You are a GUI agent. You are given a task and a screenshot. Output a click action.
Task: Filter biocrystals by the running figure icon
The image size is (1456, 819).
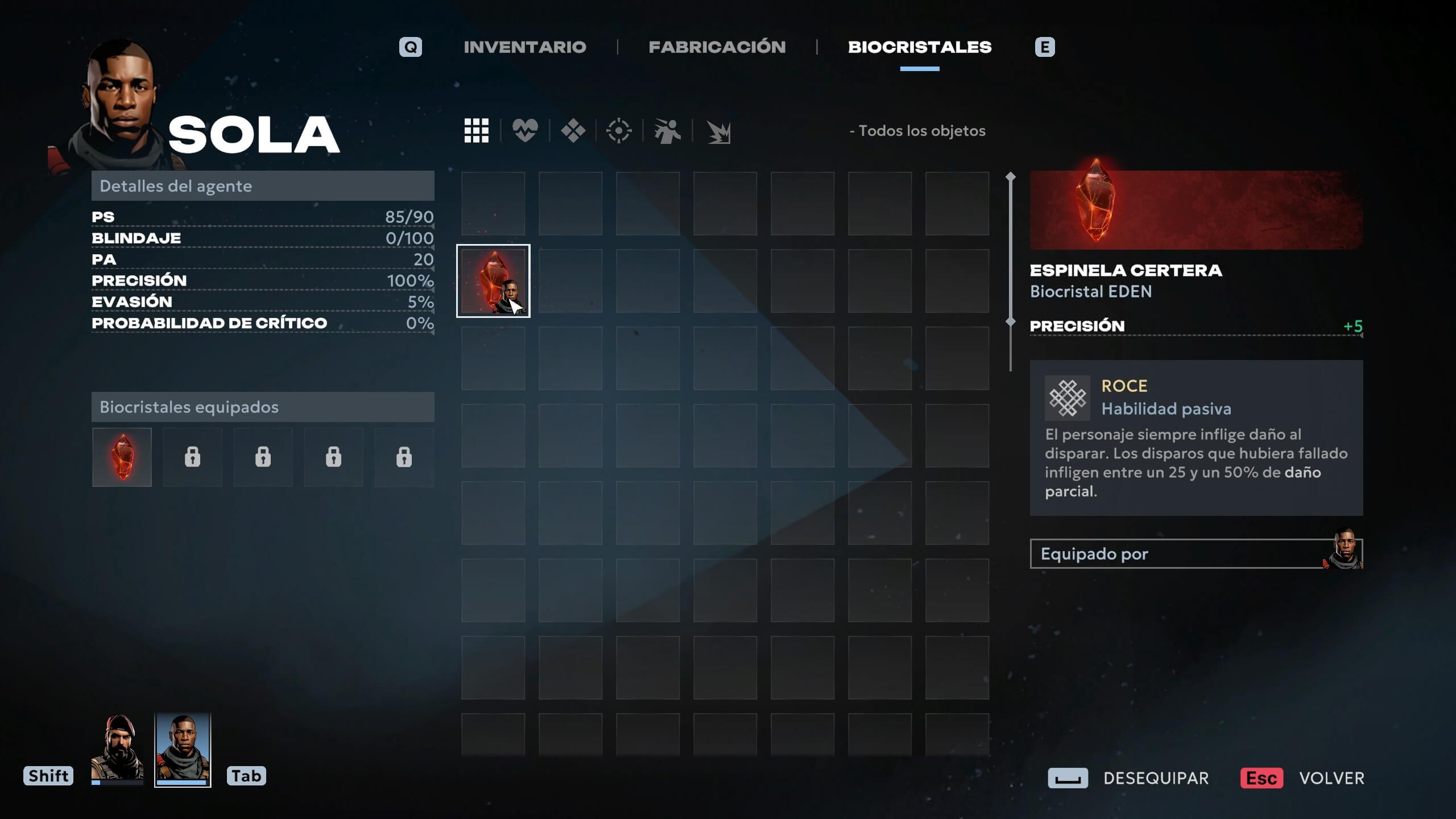pyautogui.click(x=667, y=131)
